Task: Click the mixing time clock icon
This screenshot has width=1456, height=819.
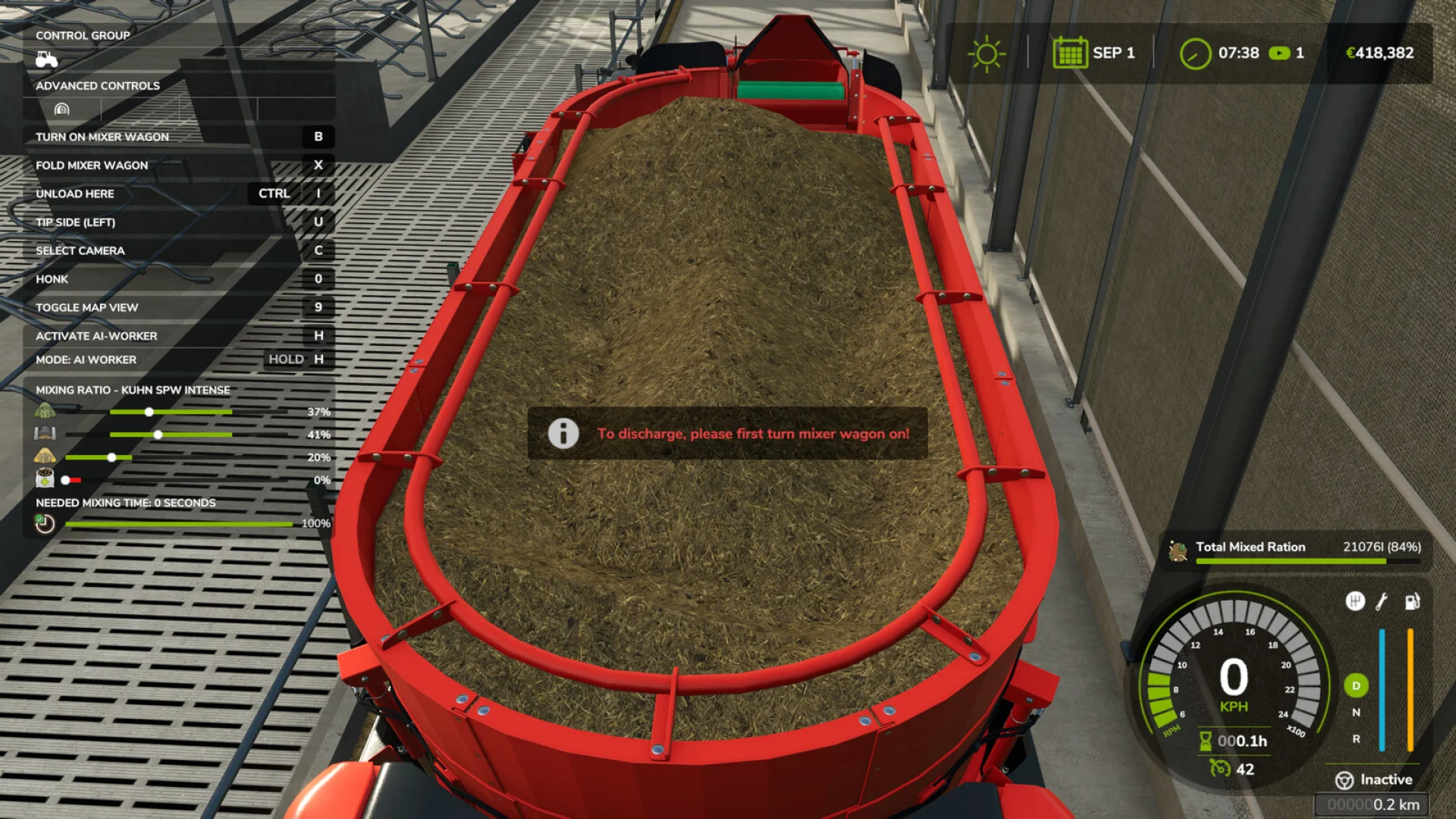Action: tap(44, 524)
